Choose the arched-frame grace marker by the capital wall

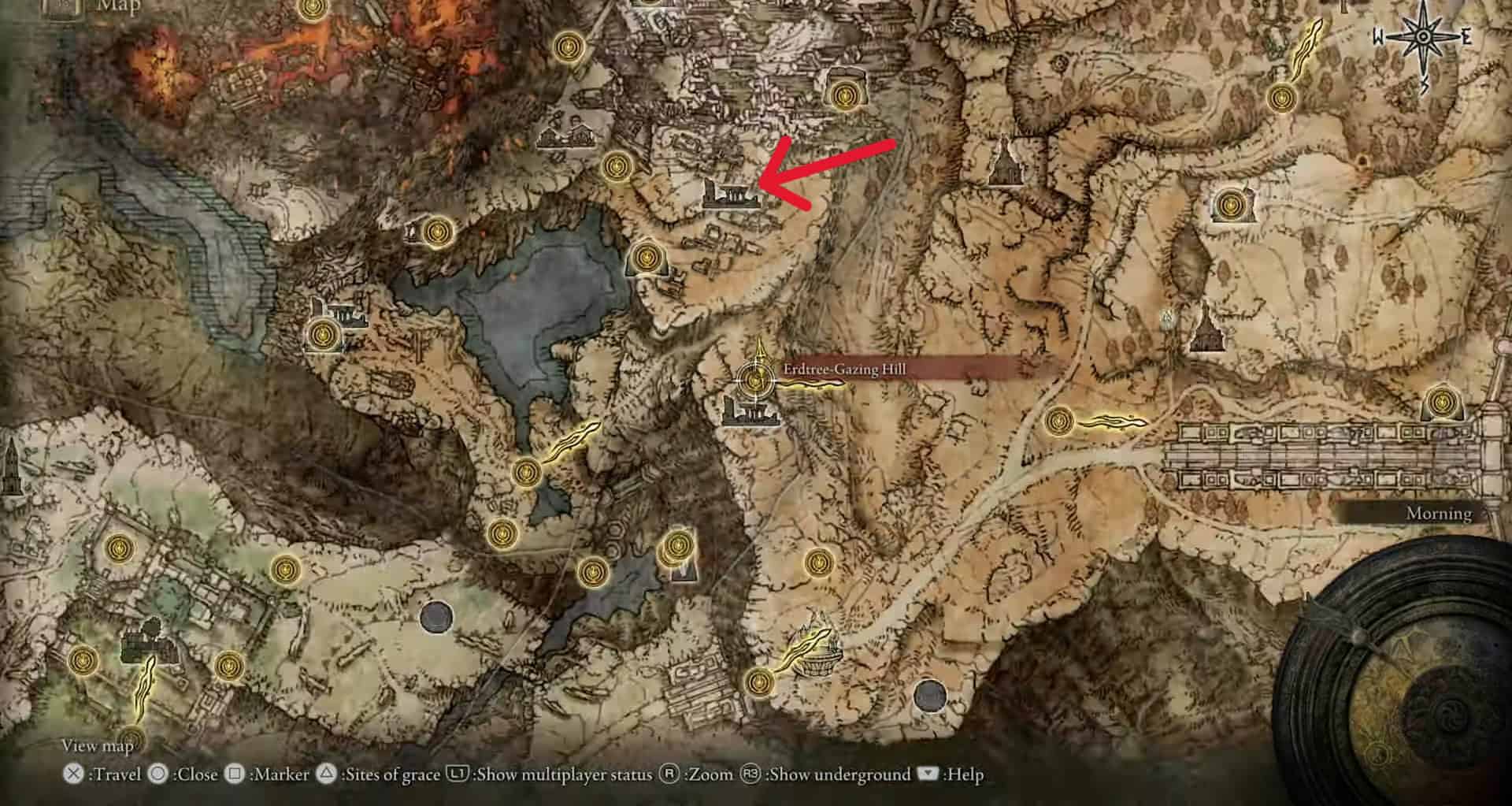[1441, 403]
